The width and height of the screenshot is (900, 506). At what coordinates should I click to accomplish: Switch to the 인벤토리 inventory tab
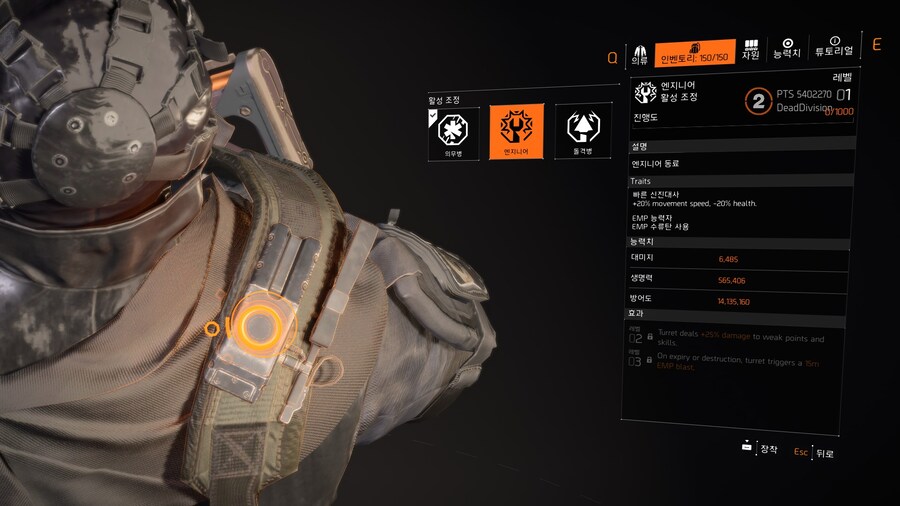click(695, 52)
